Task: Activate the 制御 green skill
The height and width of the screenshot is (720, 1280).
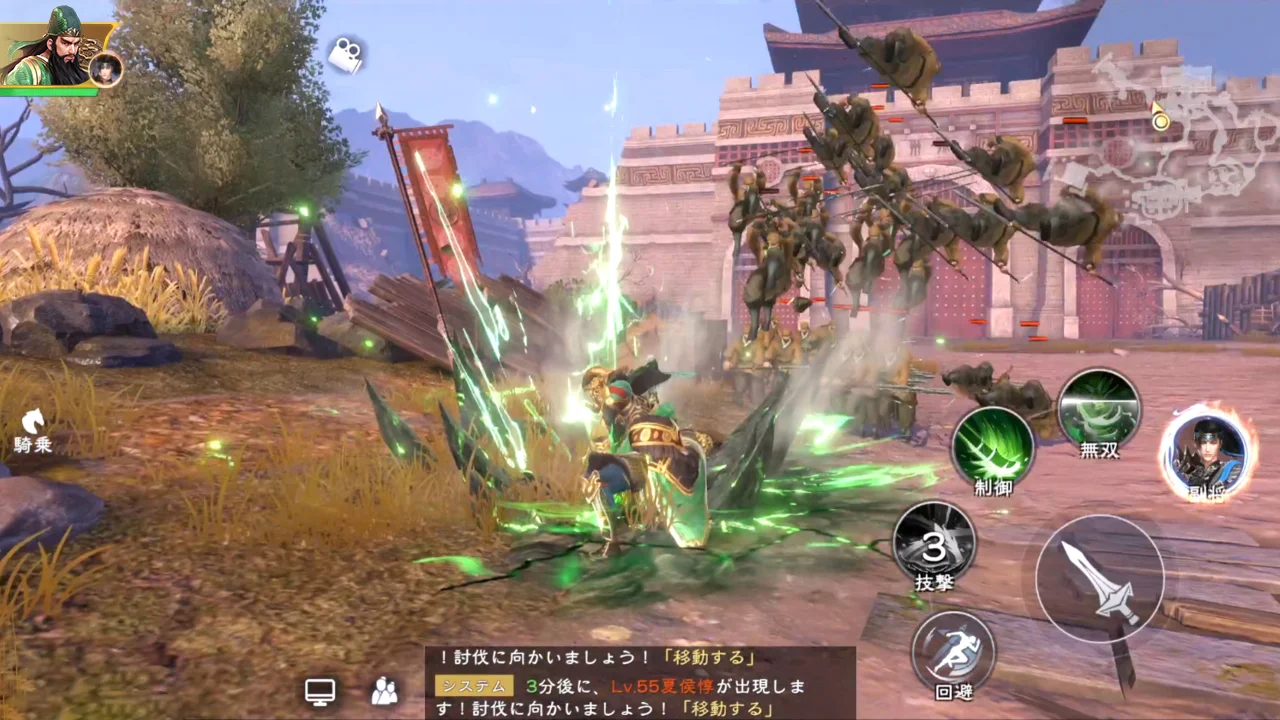Action: pyautogui.click(x=992, y=448)
